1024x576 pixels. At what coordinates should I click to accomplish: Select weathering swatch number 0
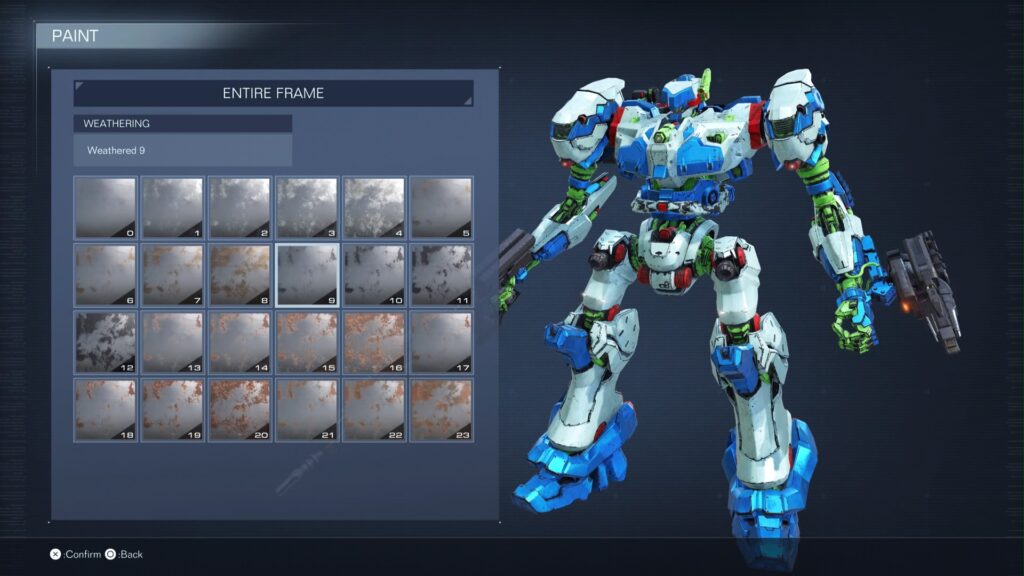pyautogui.click(x=105, y=208)
